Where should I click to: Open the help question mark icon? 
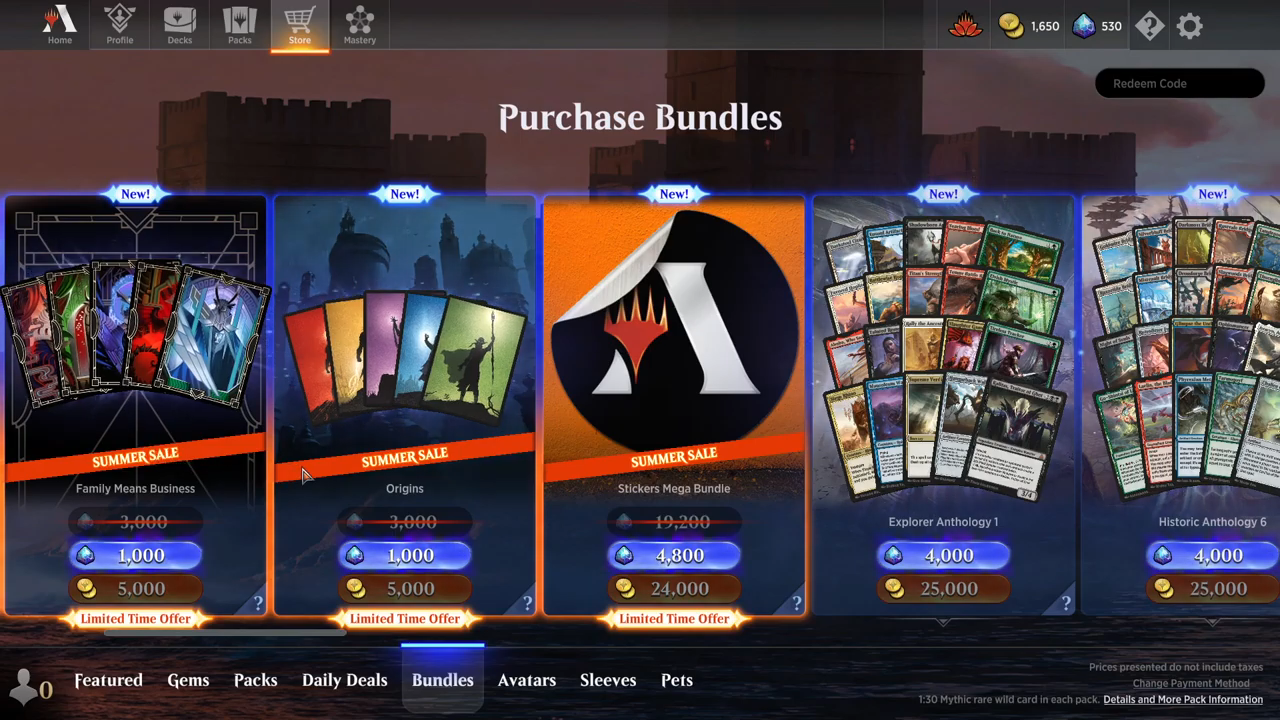[x=1148, y=26]
